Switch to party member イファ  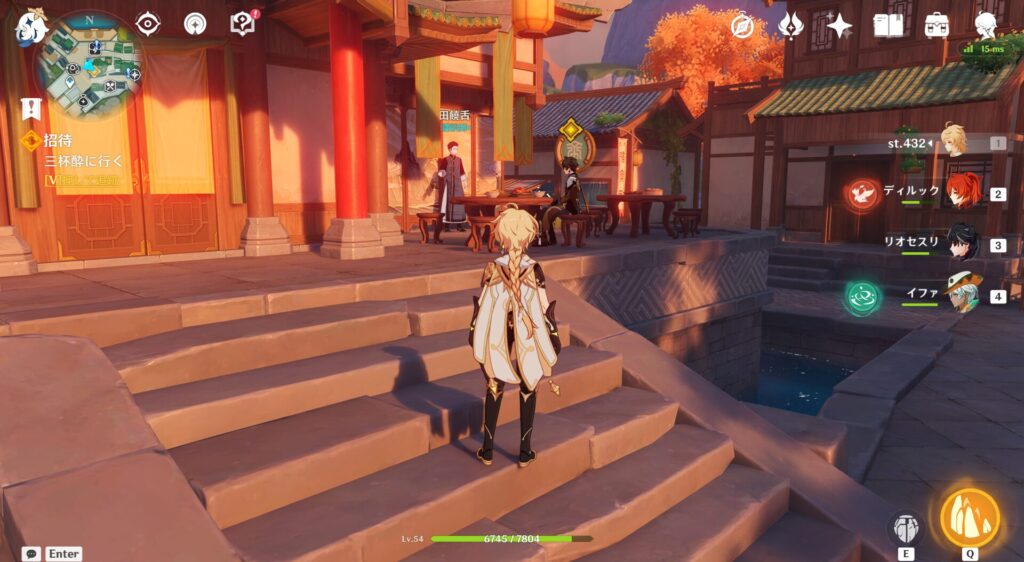click(x=964, y=294)
